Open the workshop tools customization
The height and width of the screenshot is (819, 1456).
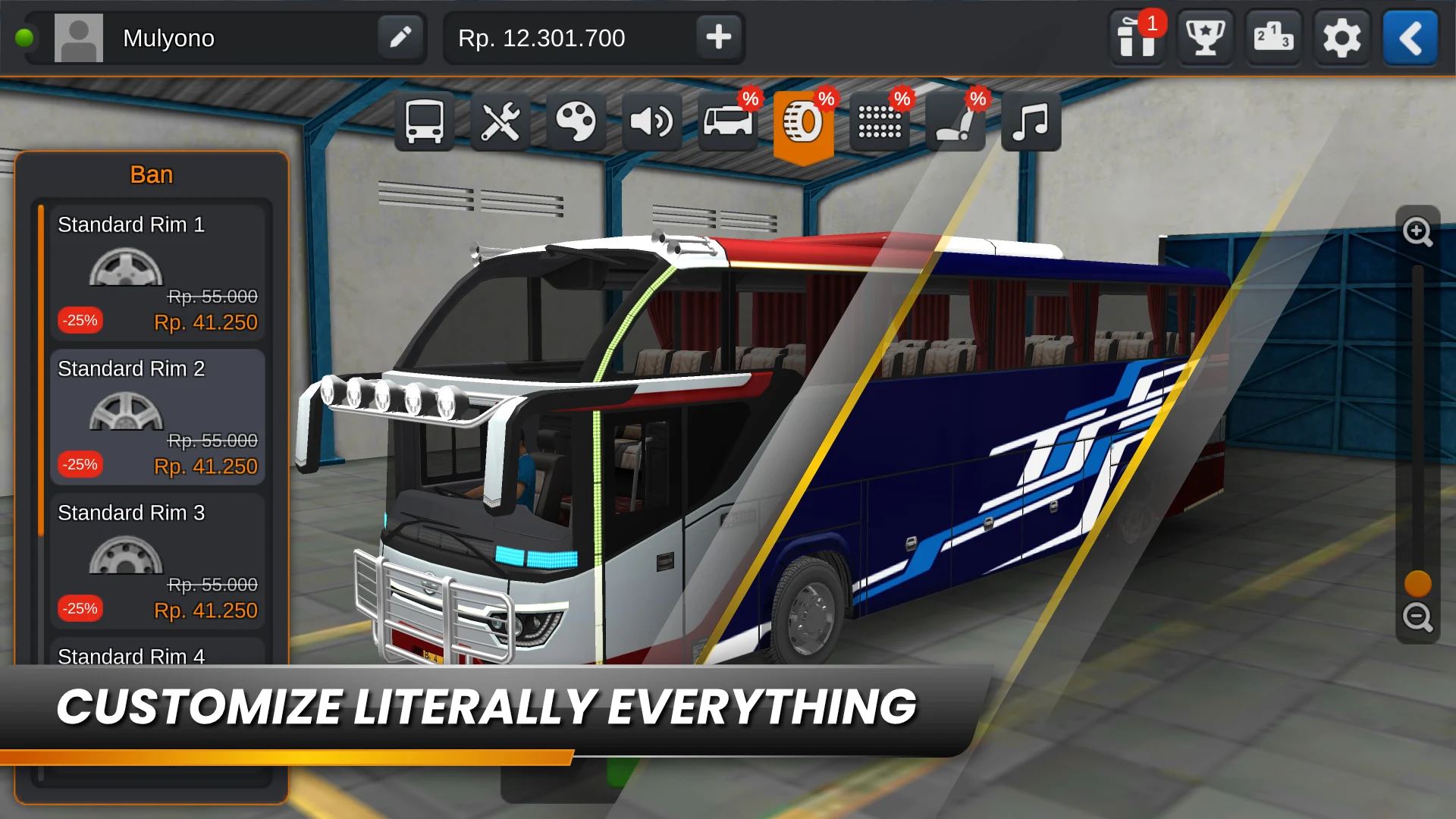click(x=500, y=121)
